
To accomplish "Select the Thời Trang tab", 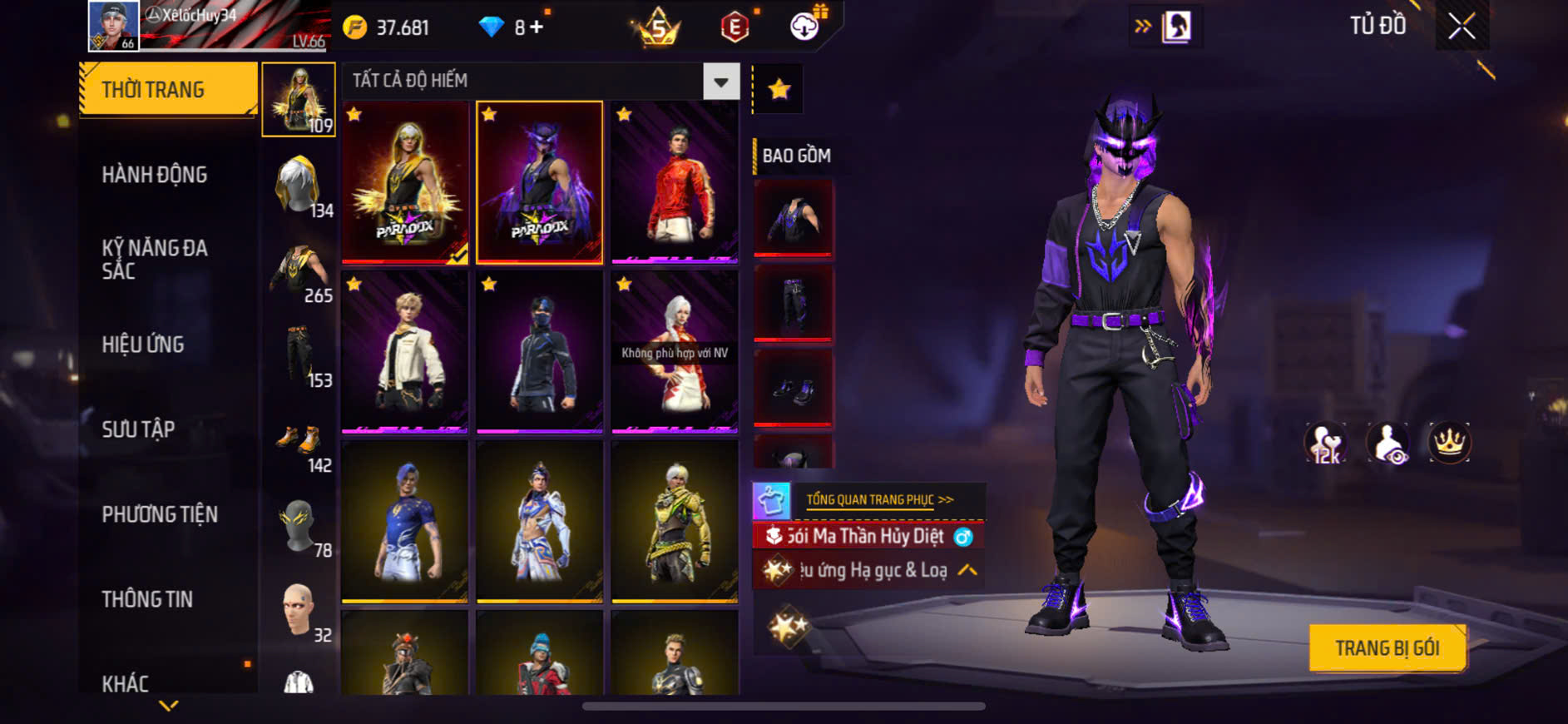I will pyautogui.click(x=168, y=89).
